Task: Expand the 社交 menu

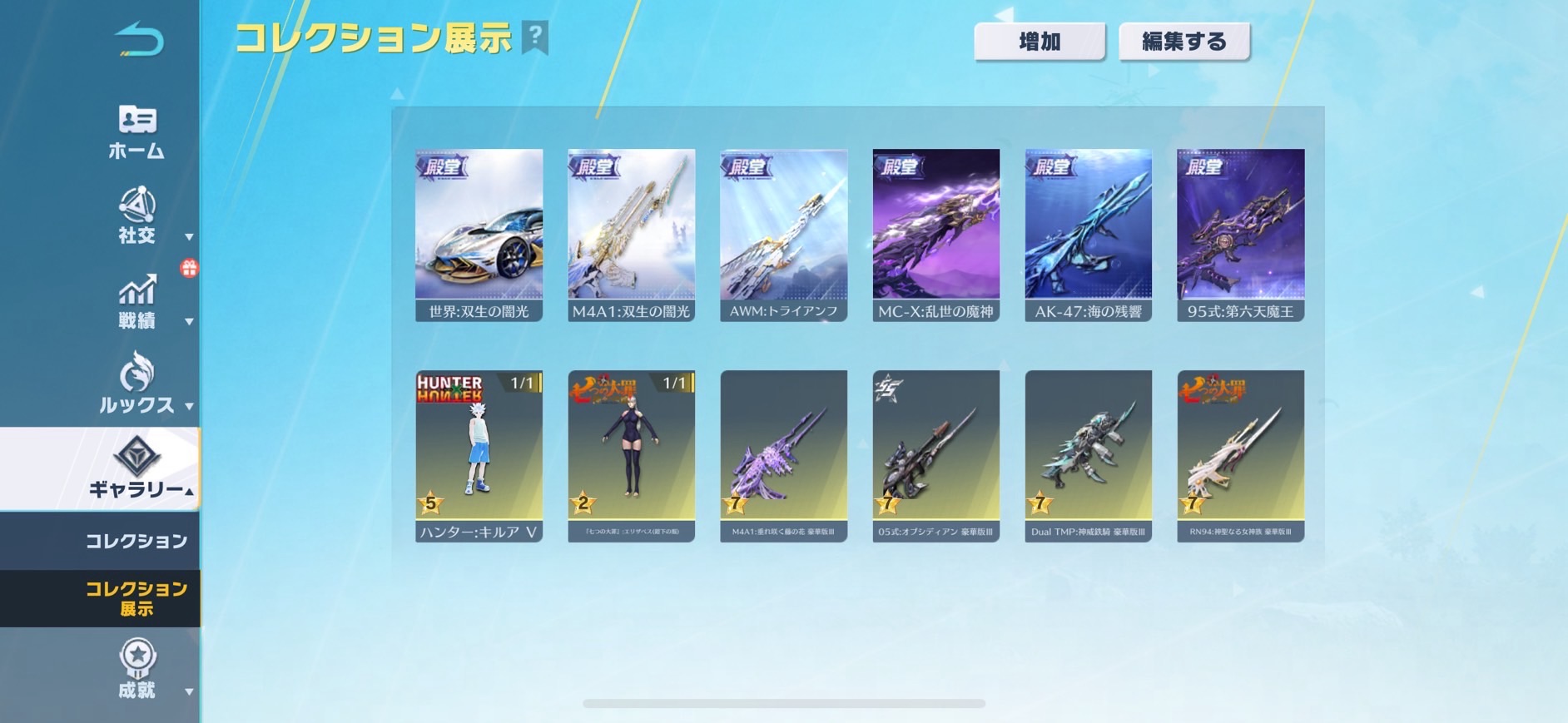Action: point(137,216)
